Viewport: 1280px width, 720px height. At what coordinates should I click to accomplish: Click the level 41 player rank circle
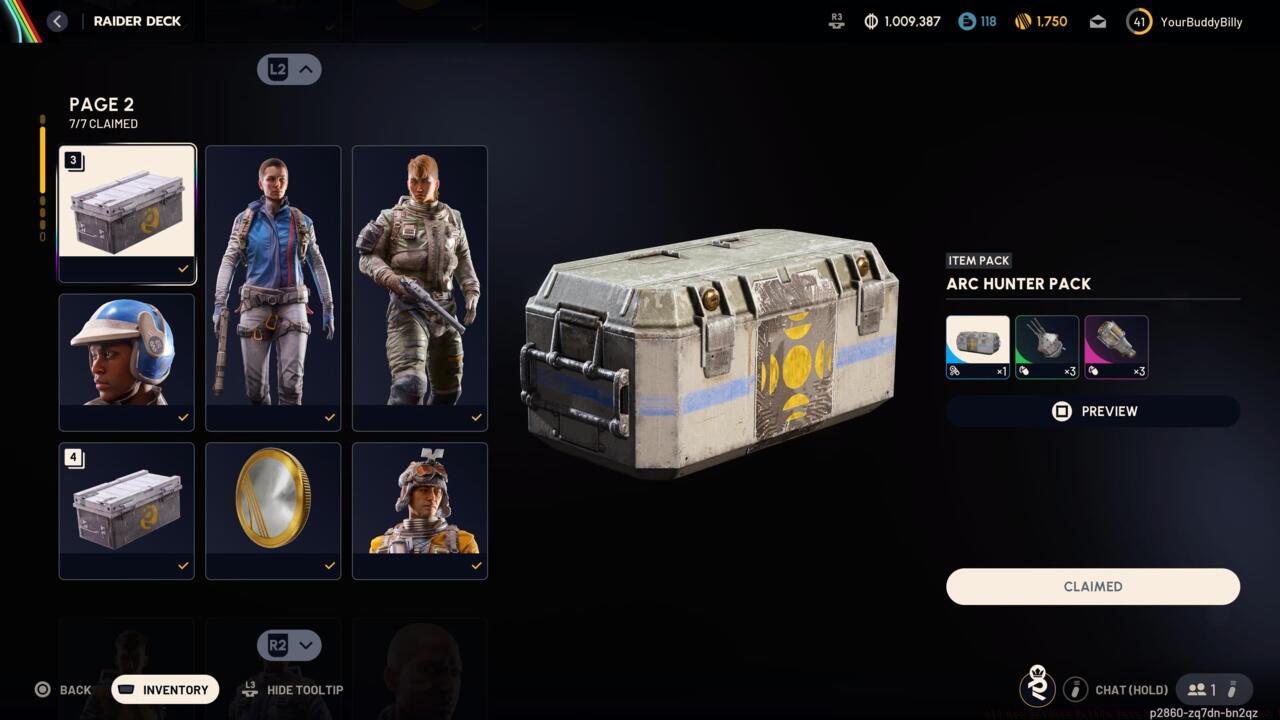[x=1138, y=20]
